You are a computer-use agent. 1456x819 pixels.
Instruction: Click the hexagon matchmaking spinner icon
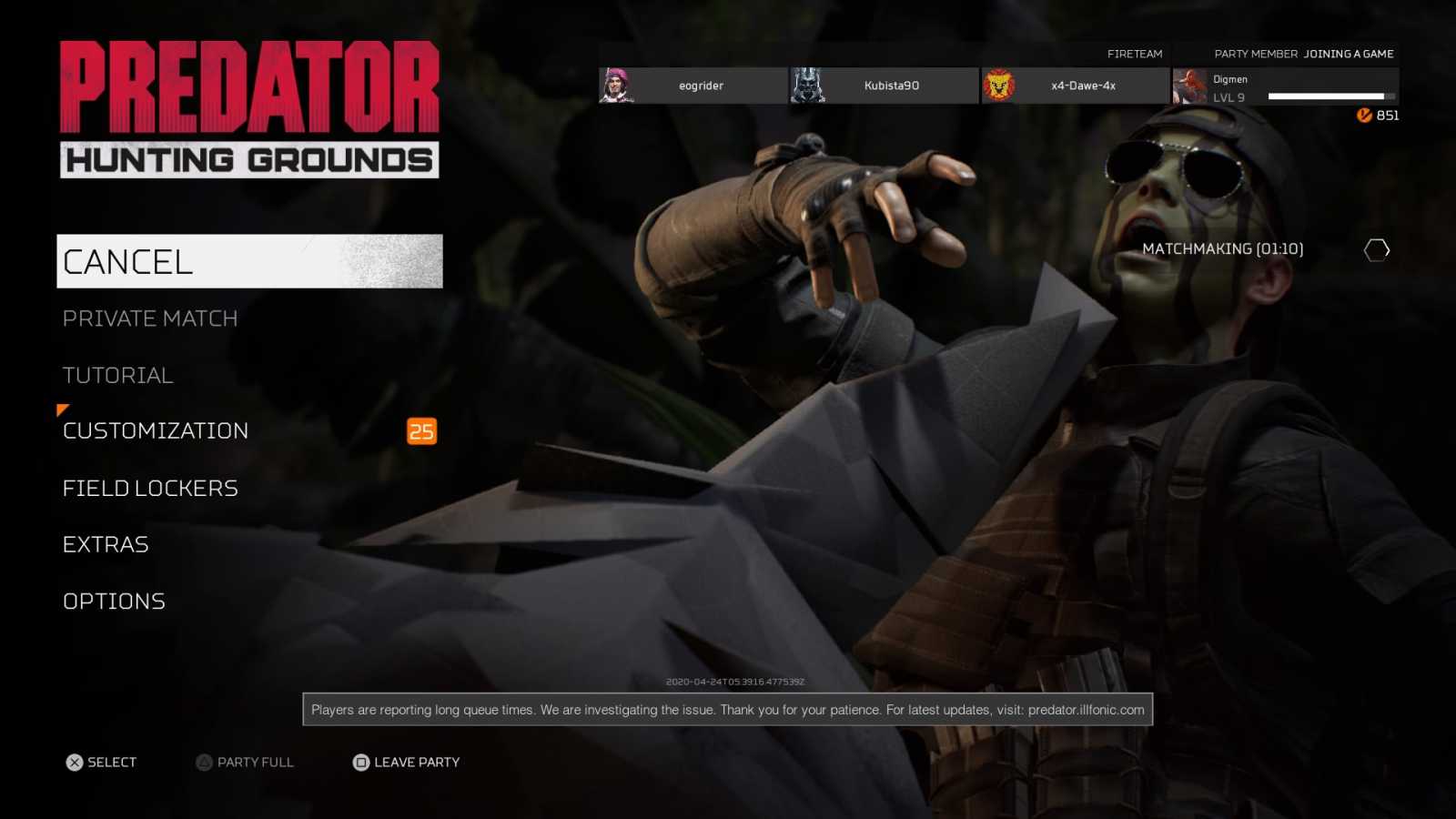click(x=1377, y=248)
